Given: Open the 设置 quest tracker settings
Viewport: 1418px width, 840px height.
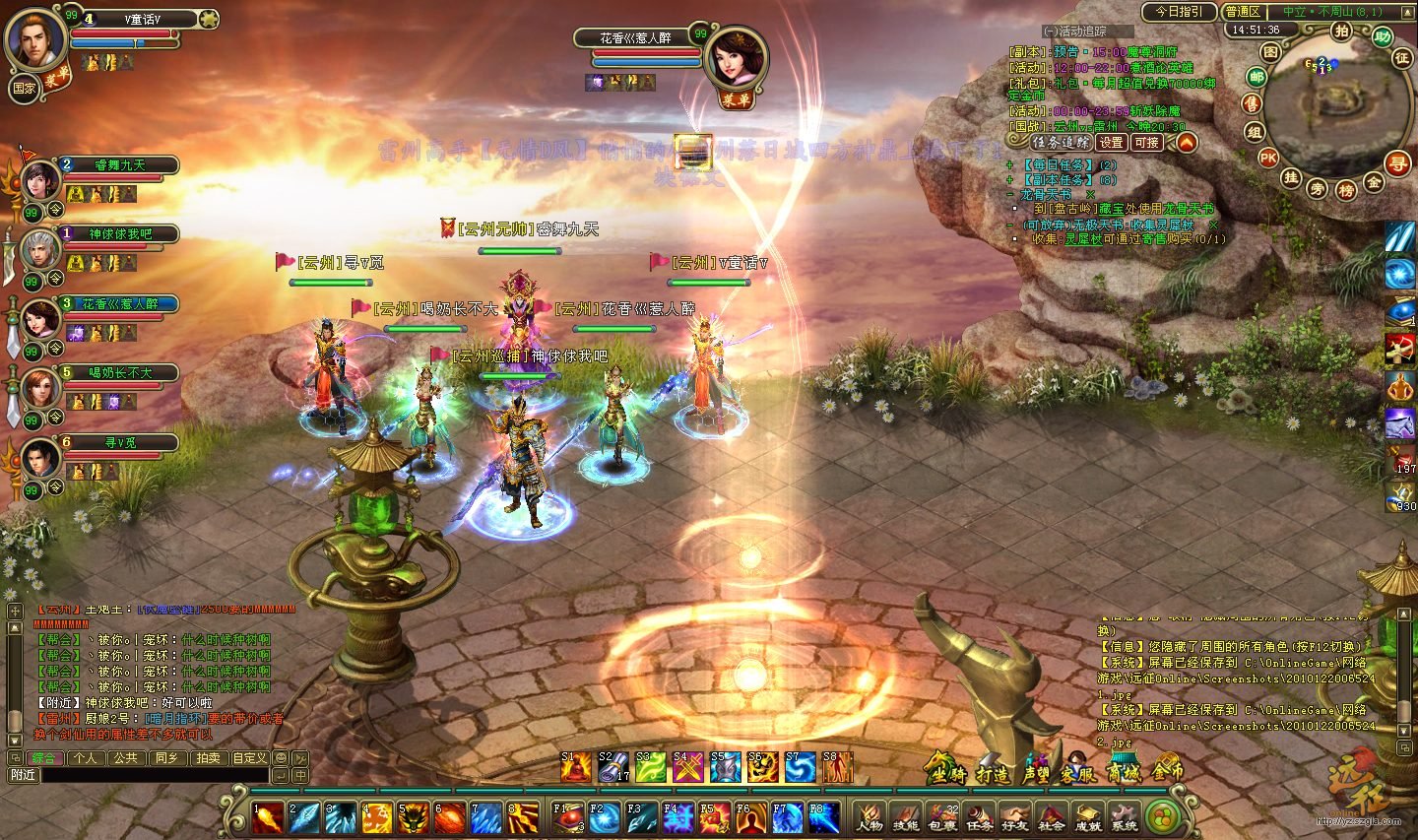Looking at the screenshot, I should click(1111, 143).
